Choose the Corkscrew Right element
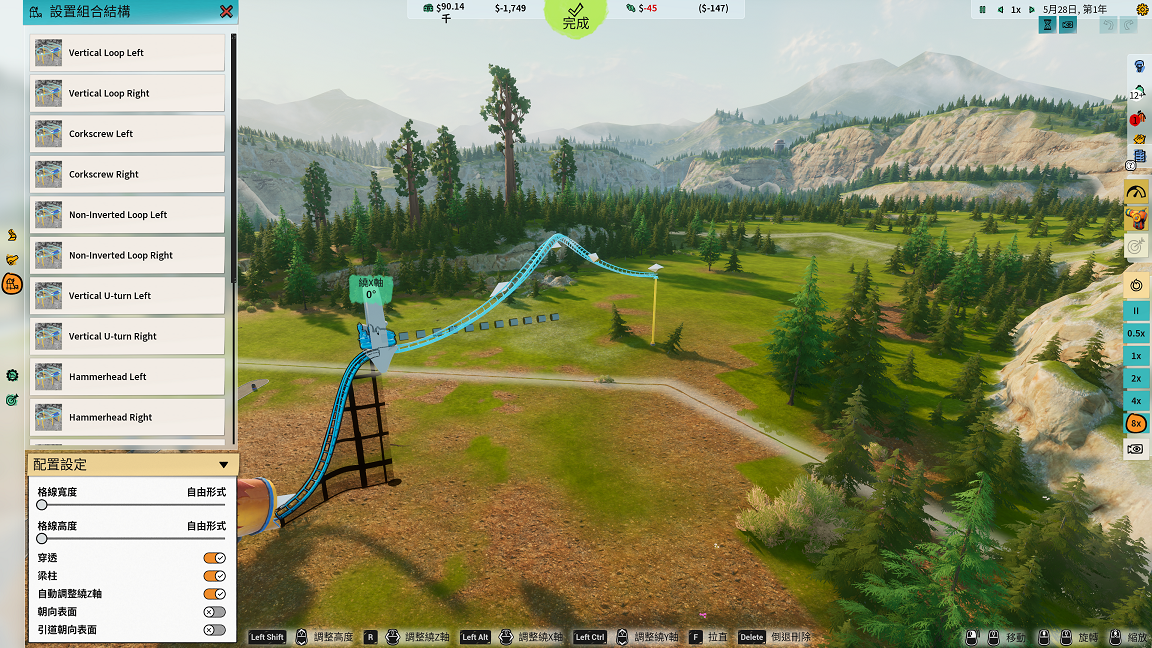 tap(127, 174)
